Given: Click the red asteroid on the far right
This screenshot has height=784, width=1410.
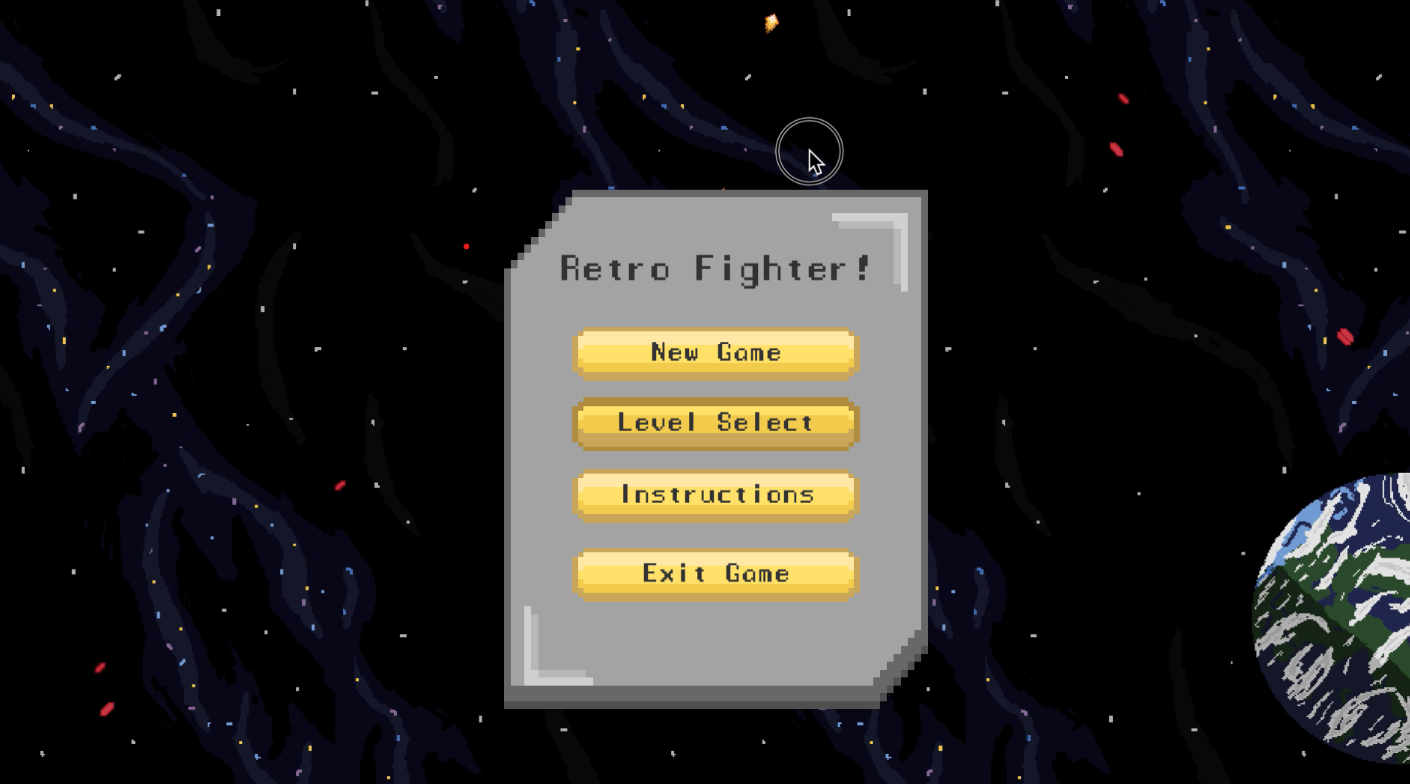Looking at the screenshot, I should (x=1345, y=339).
